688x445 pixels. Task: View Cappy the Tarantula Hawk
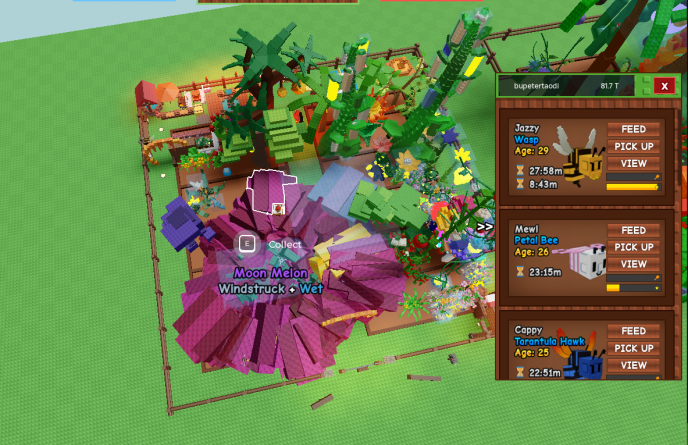click(x=633, y=365)
